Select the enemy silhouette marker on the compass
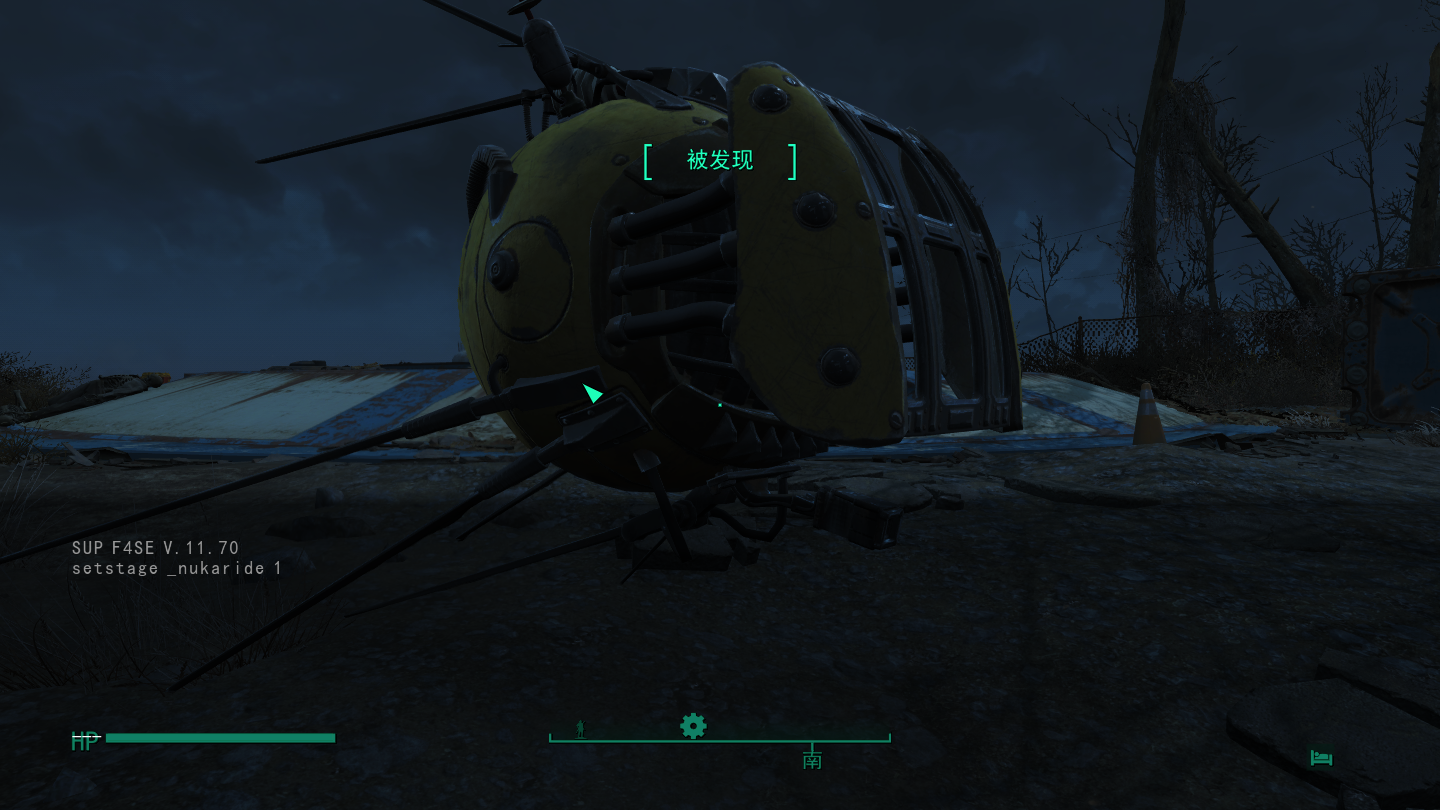The width and height of the screenshot is (1440, 810). 579,727
